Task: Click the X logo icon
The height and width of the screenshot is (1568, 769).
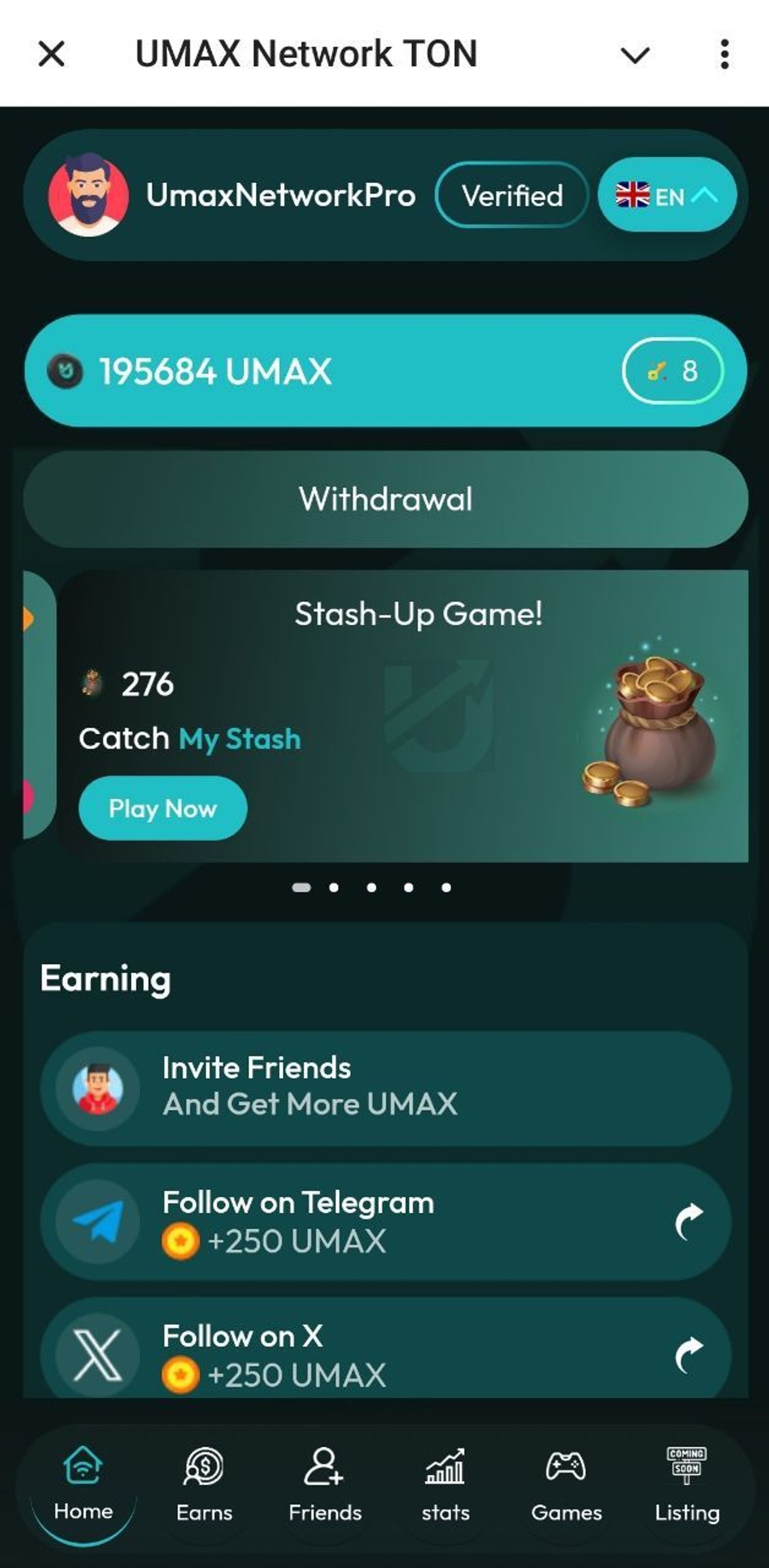Action: pos(96,1355)
